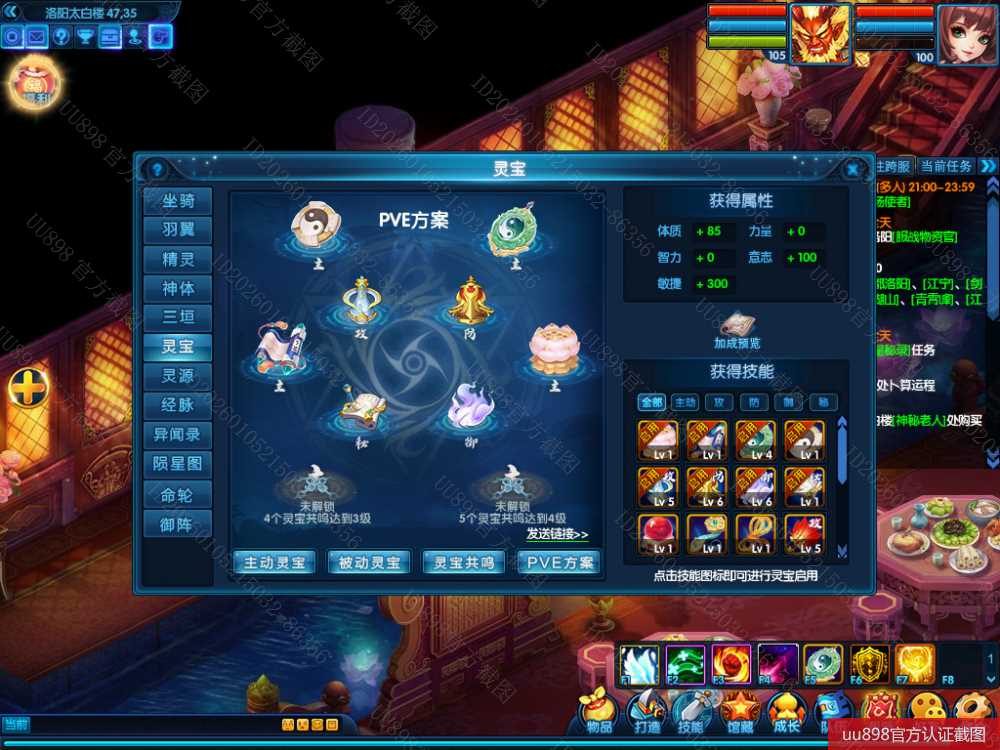Show the 灵宝共鸣 resonance page
The image size is (1000, 750).
(x=464, y=562)
